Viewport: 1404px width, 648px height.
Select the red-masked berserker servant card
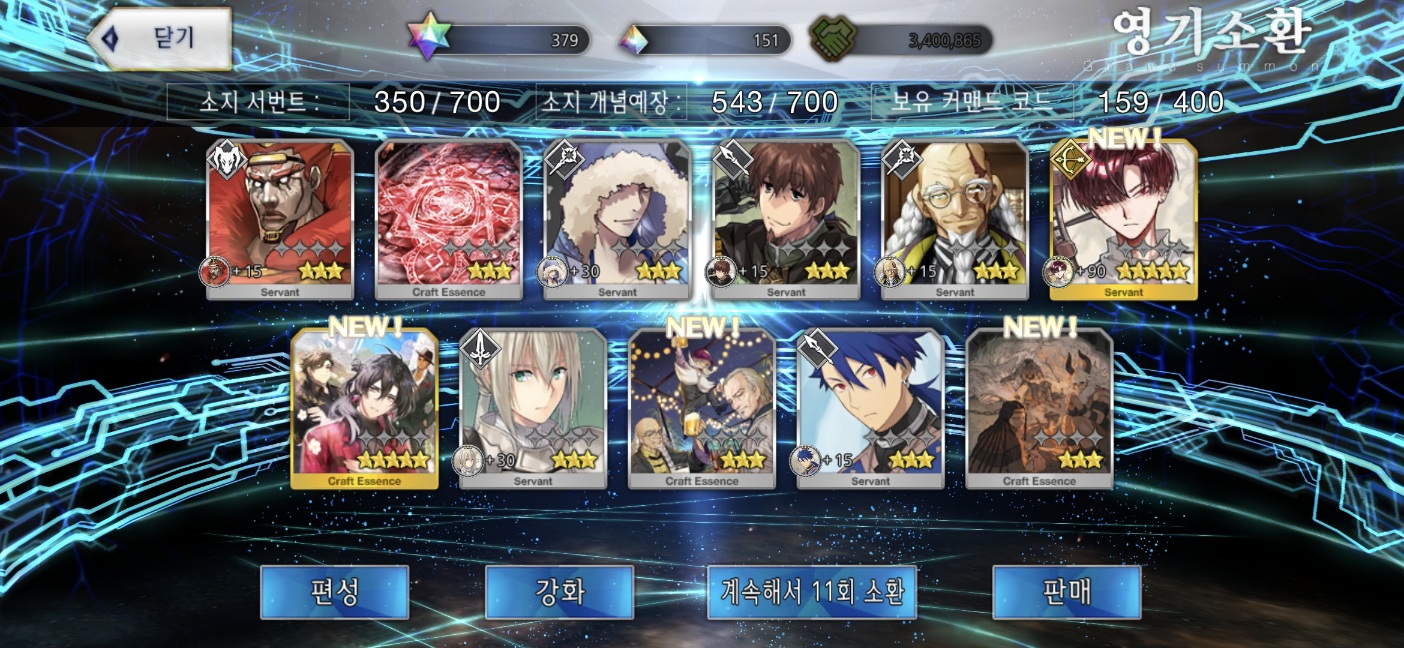coord(279,219)
